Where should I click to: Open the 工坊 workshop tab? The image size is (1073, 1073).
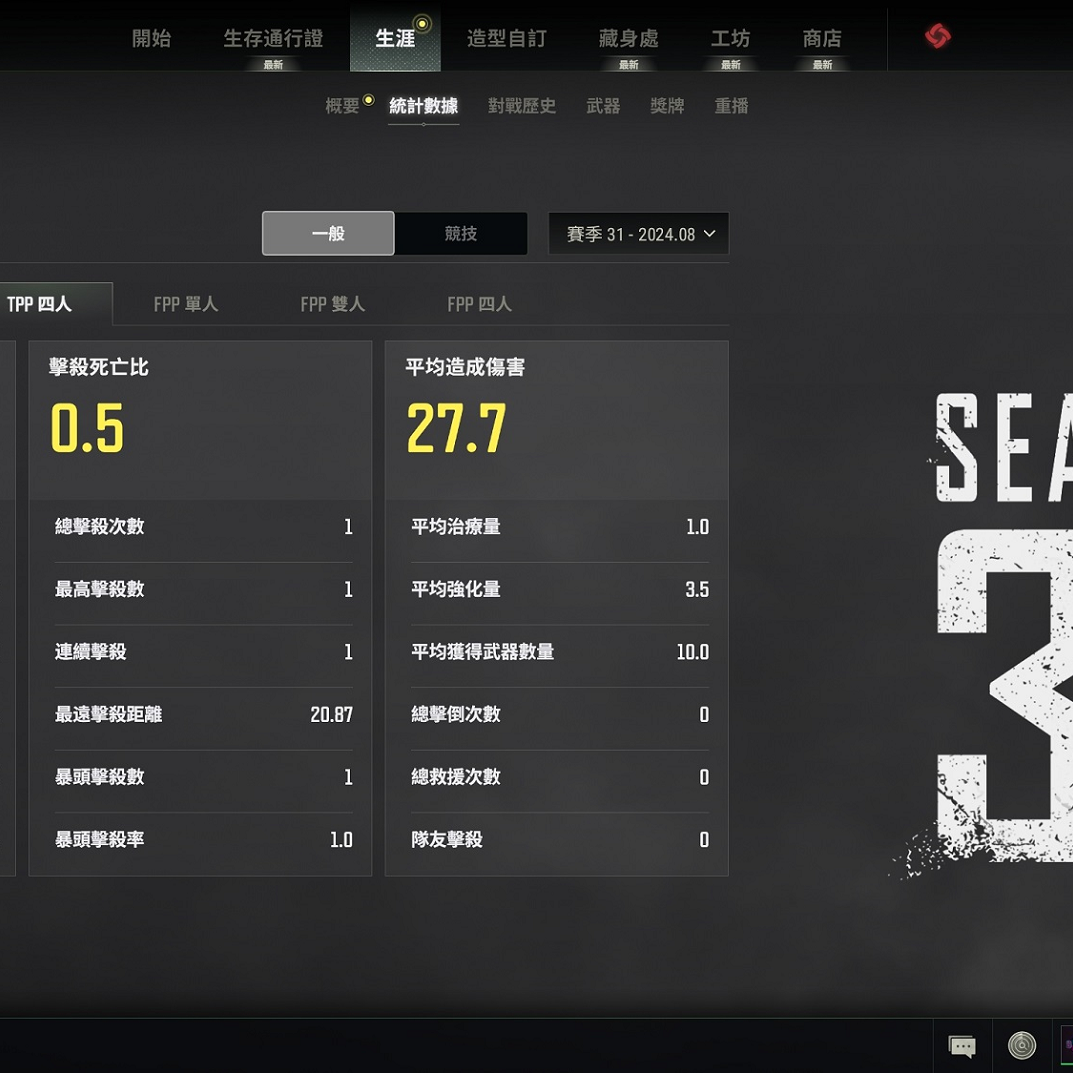click(x=730, y=39)
